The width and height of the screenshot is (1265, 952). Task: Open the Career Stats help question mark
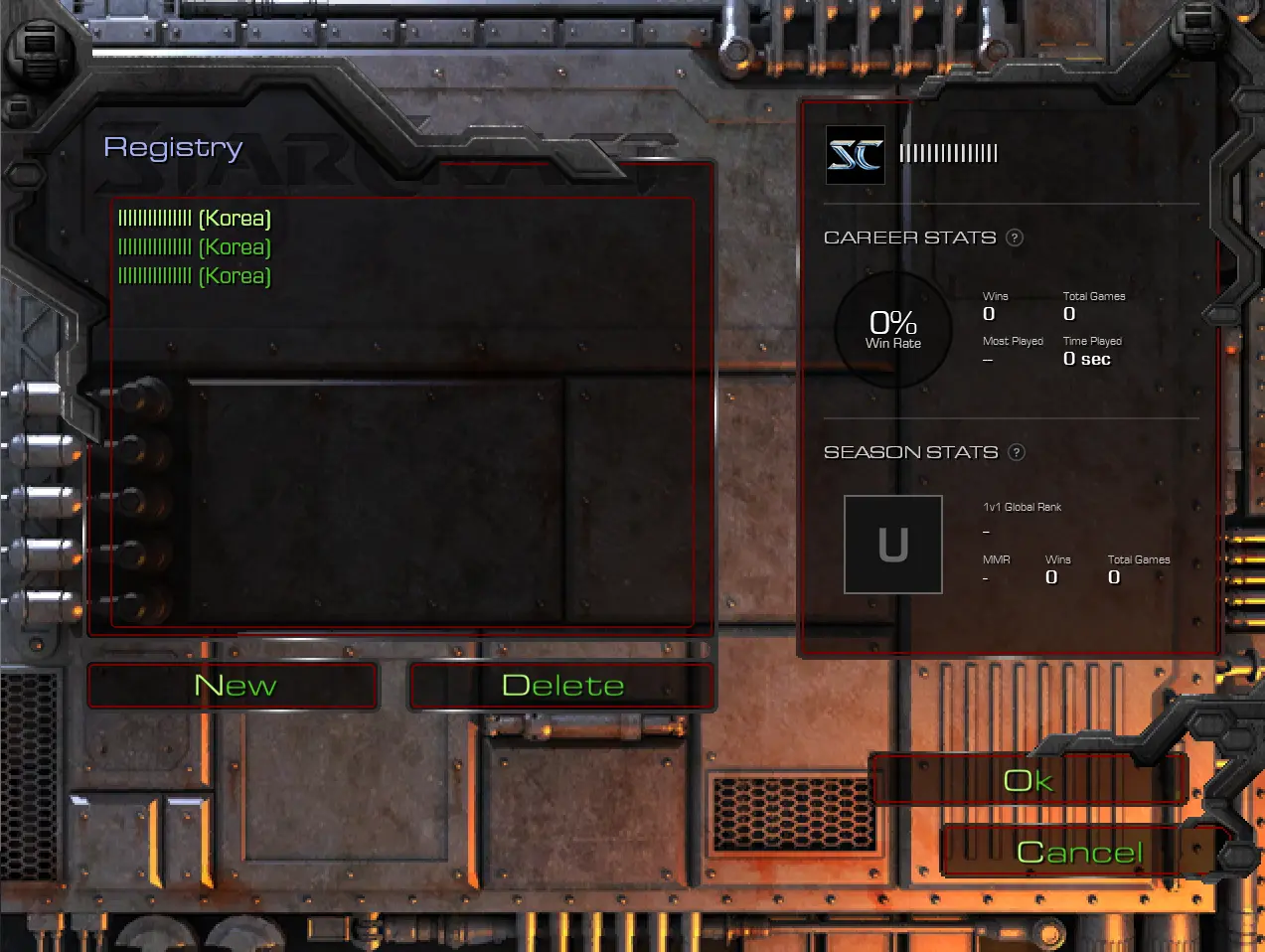coord(1015,238)
